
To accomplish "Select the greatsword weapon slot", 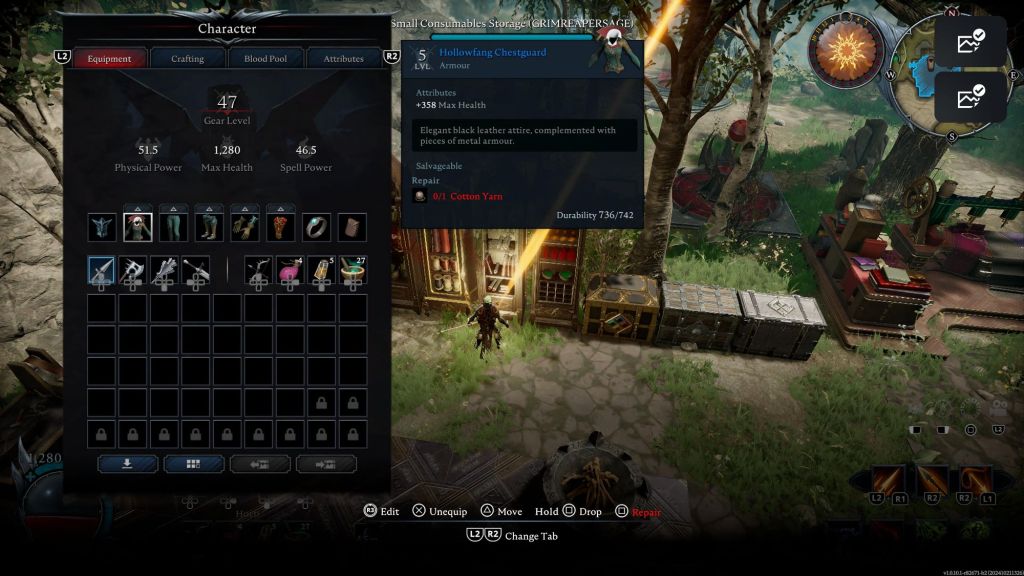I will pos(196,270).
